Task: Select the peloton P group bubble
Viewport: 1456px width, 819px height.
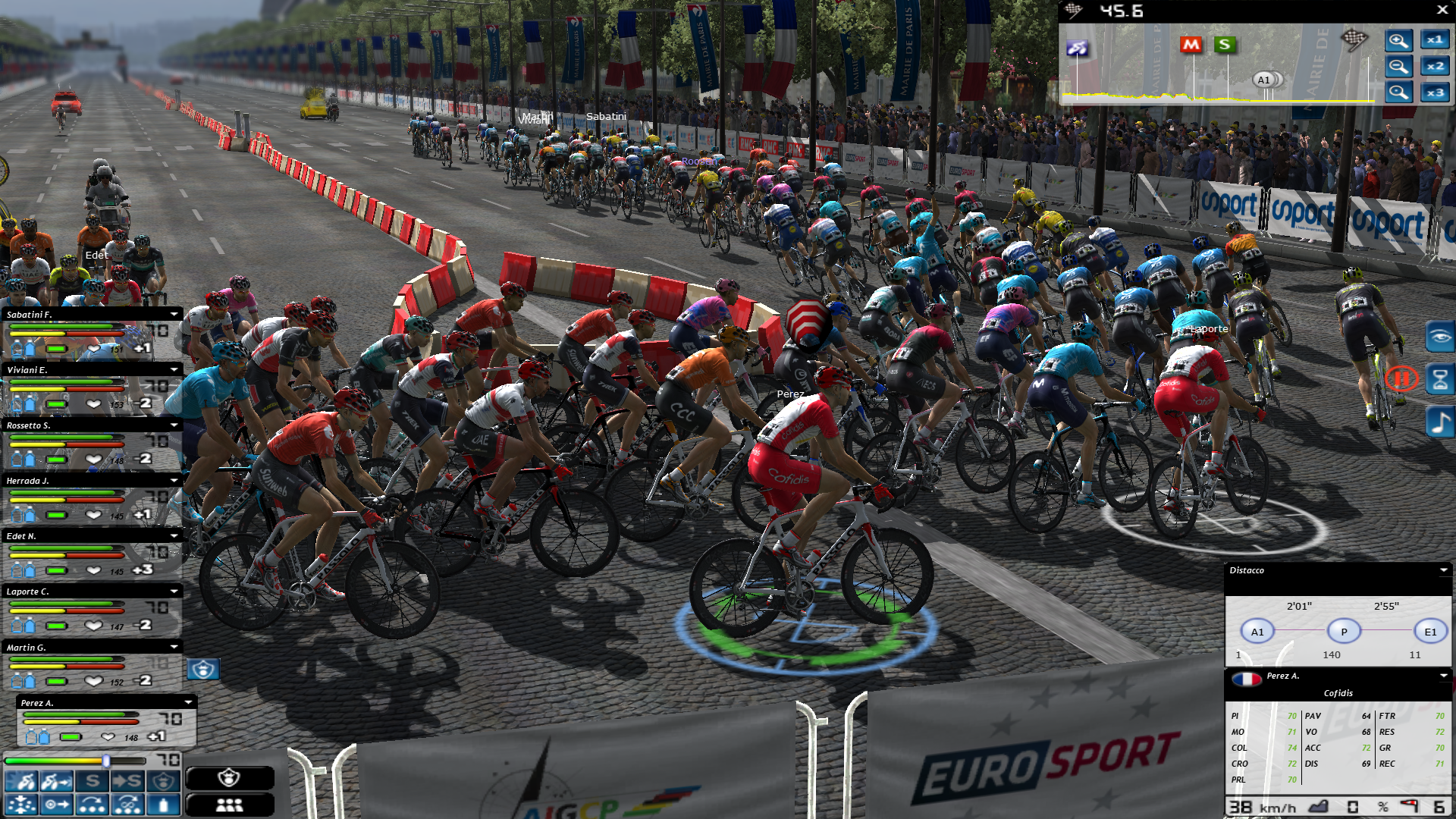Action: coord(1344,631)
